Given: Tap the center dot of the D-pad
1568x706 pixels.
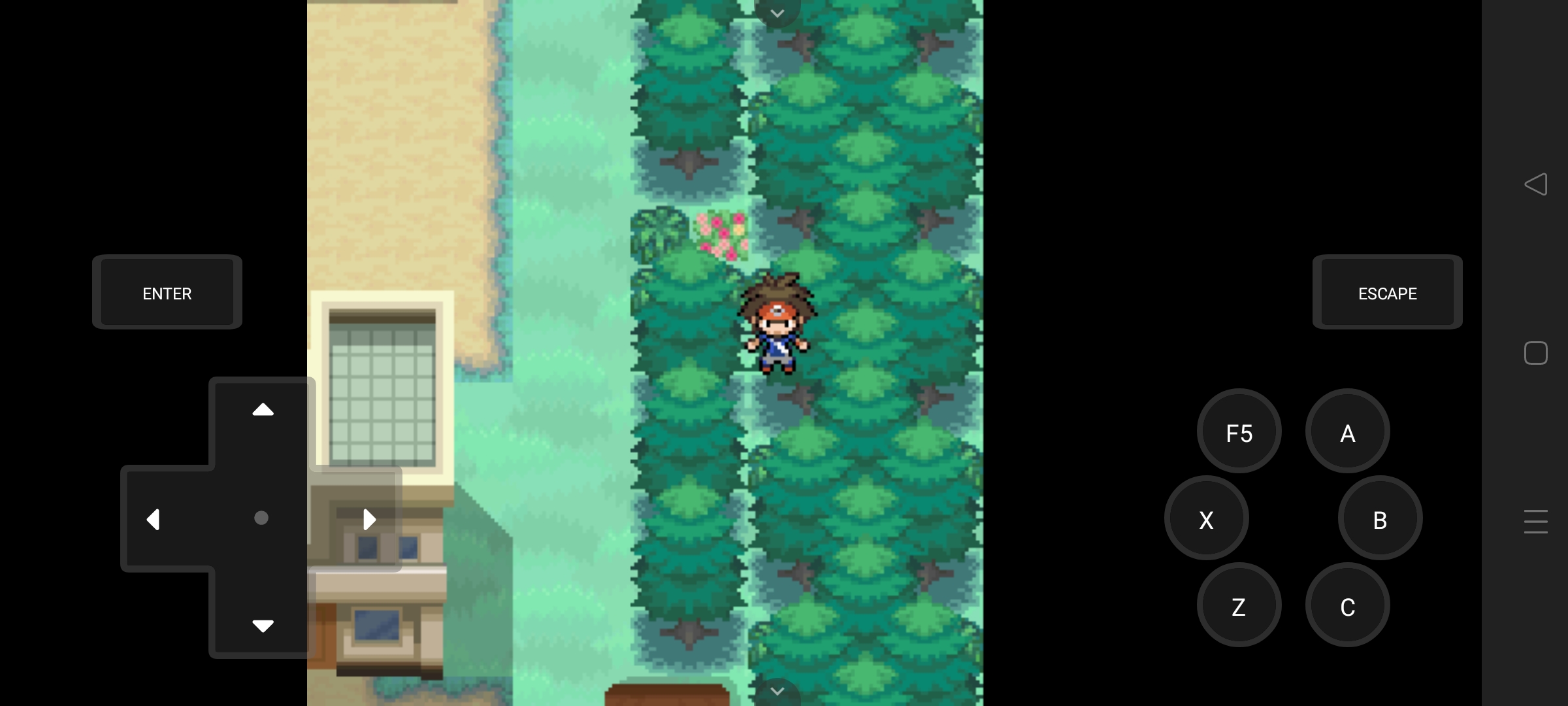Looking at the screenshot, I should (262, 518).
